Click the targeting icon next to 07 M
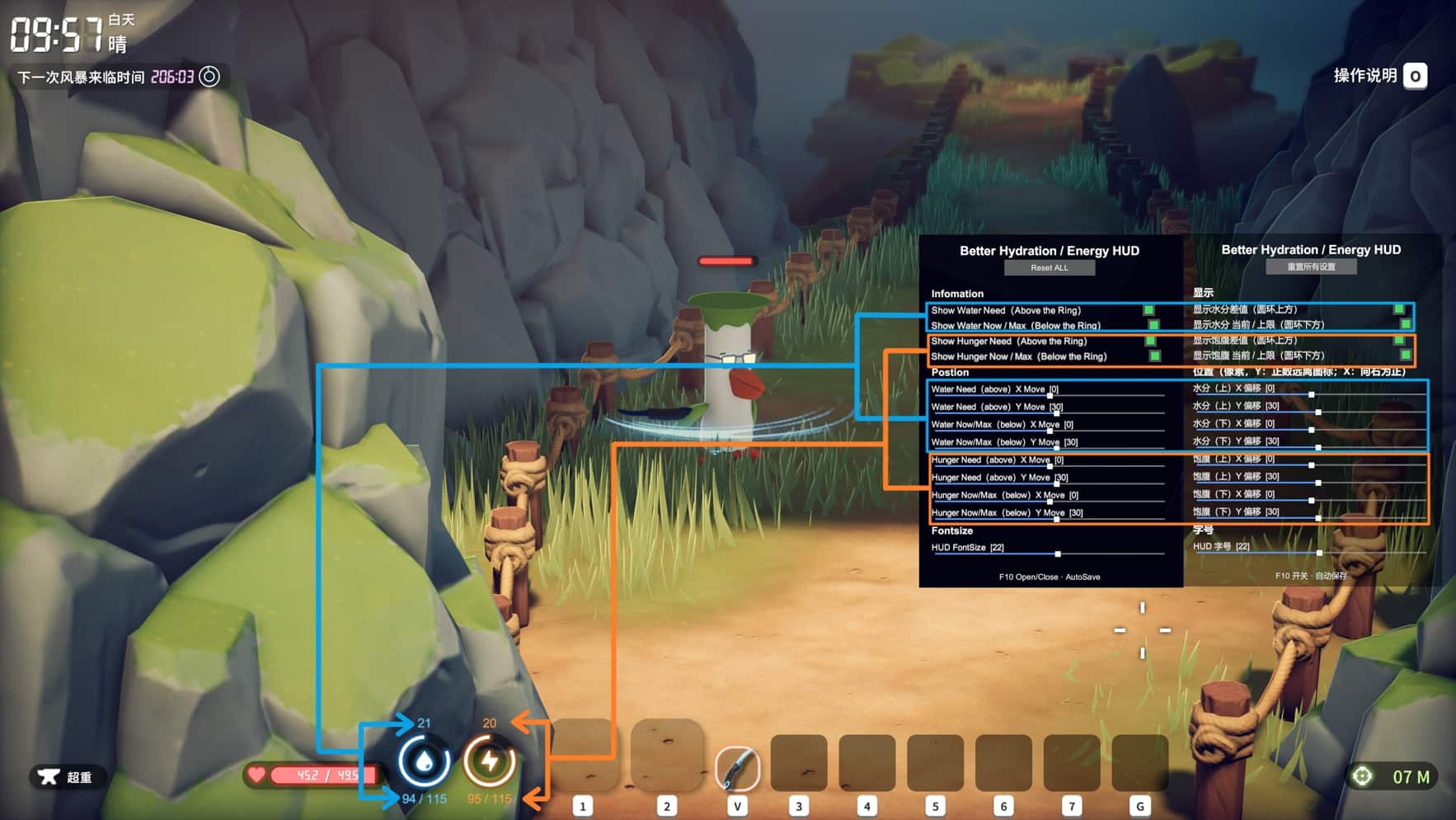The image size is (1456, 820). click(x=1361, y=776)
